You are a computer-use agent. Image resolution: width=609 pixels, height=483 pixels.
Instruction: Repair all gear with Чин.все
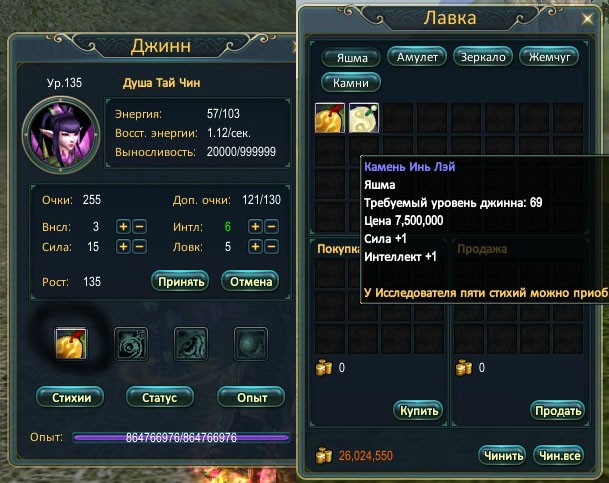(x=558, y=455)
